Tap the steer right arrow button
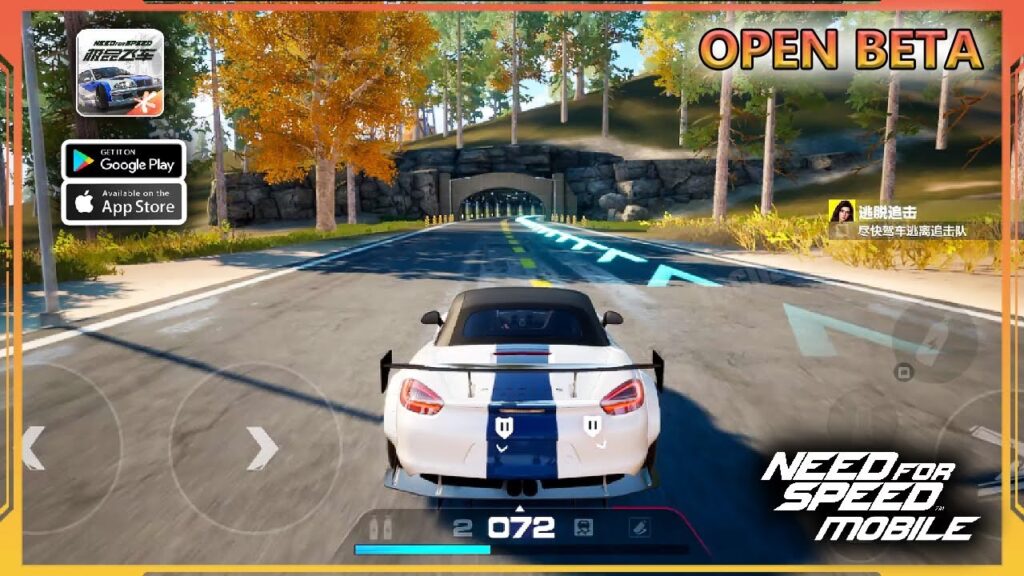The image size is (1024, 576). coord(262,448)
